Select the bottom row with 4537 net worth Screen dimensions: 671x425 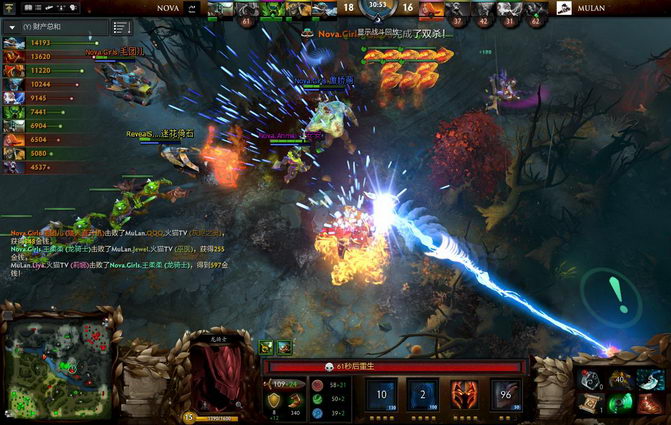[x=30, y=168]
